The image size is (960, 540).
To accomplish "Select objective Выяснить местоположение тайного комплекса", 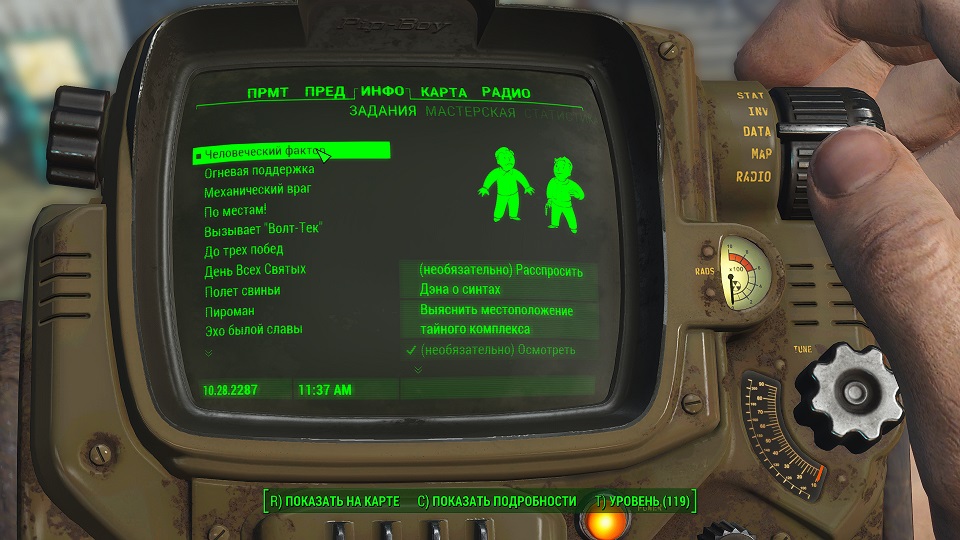I will [497, 320].
